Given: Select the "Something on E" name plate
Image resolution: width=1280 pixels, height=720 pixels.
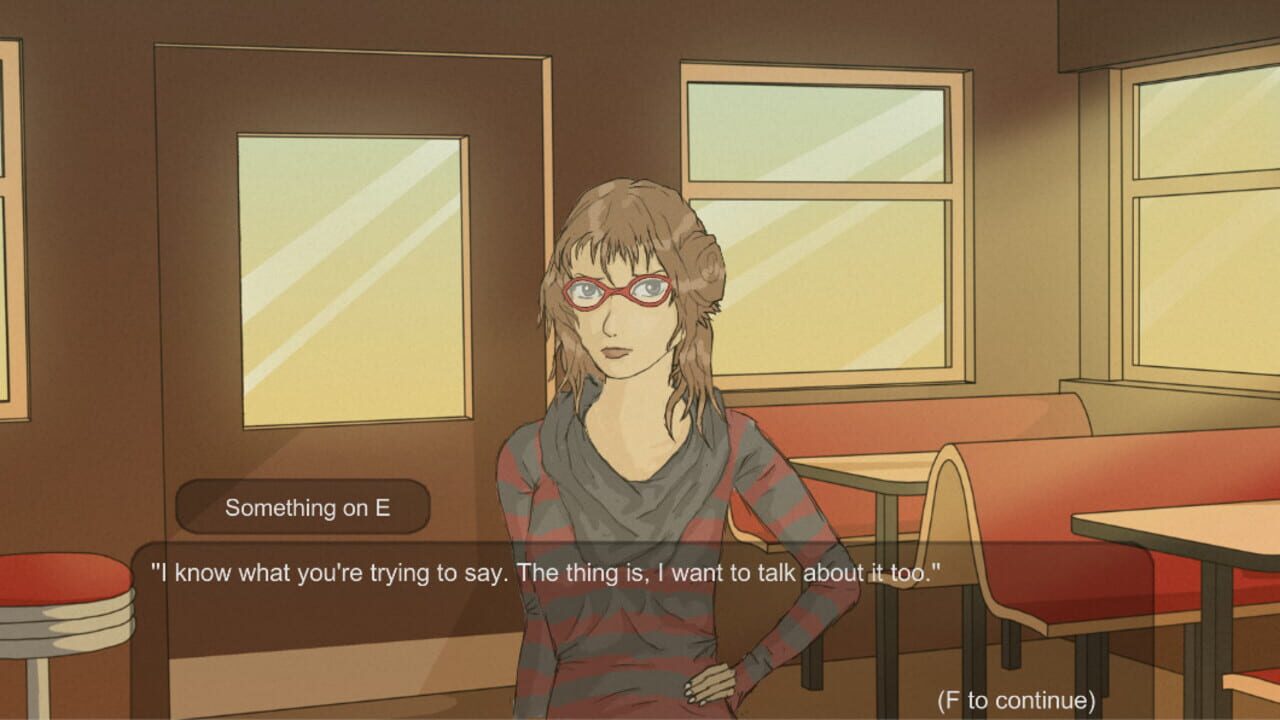Looking at the screenshot, I should (300, 506).
